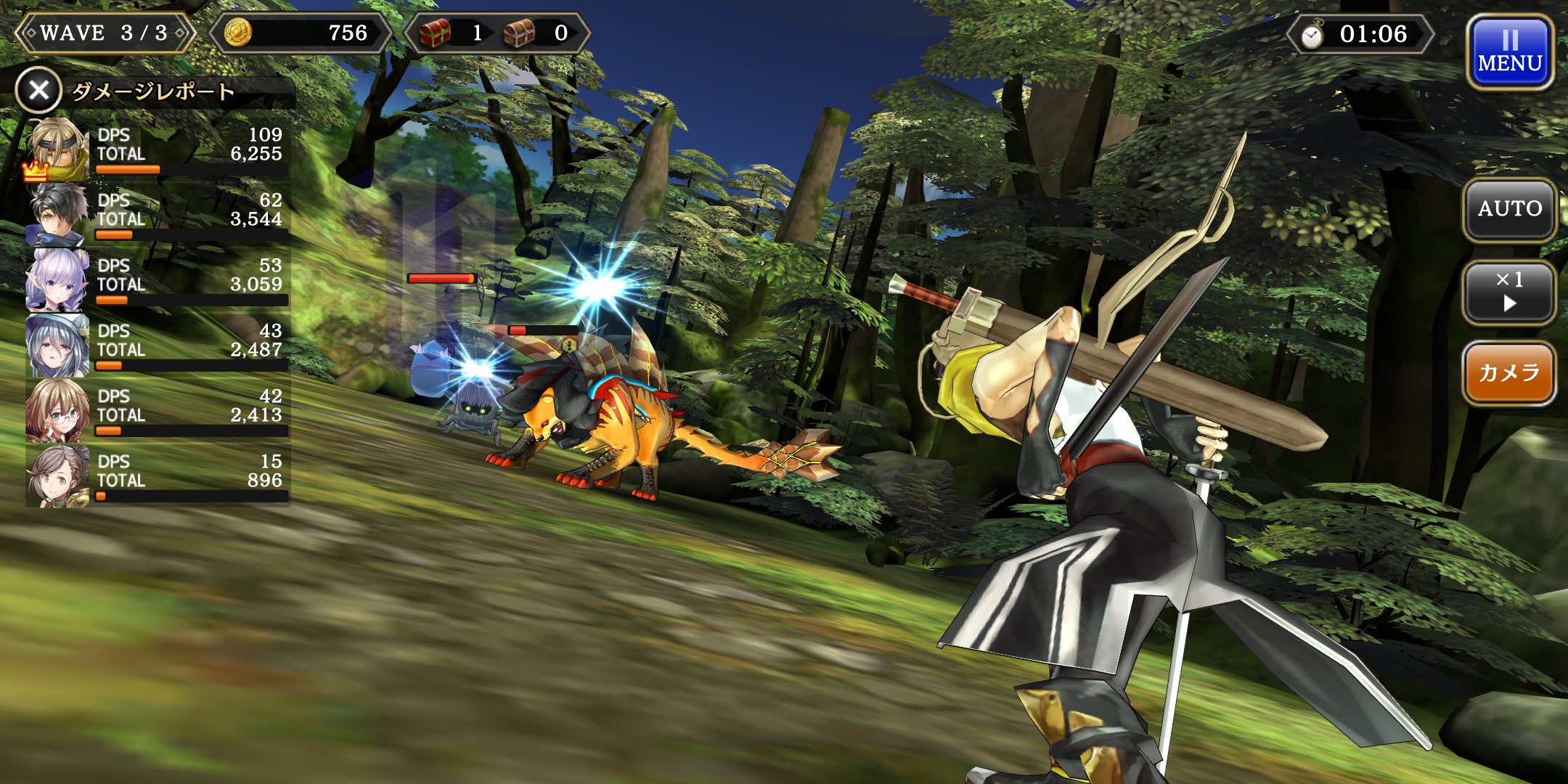Select the black-haired hero portrait
Screen dimensions: 1568x784
point(57,215)
